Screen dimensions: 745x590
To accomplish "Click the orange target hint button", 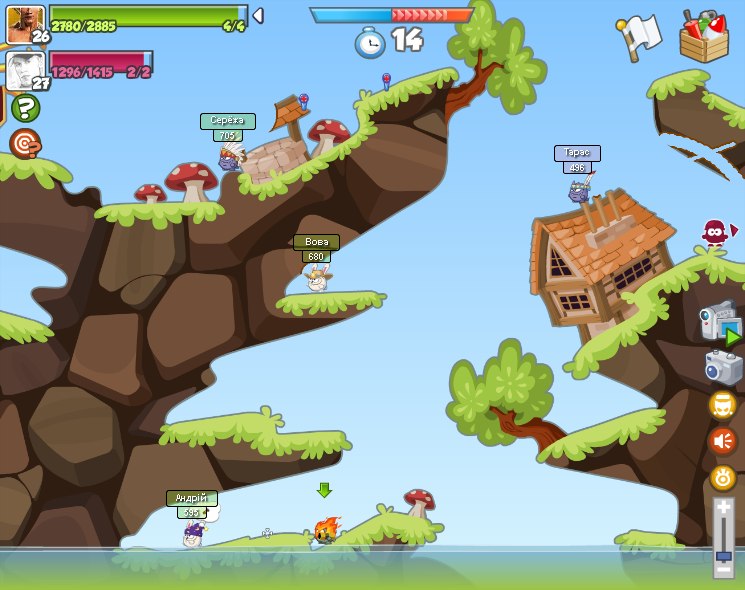I will (25, 144).
